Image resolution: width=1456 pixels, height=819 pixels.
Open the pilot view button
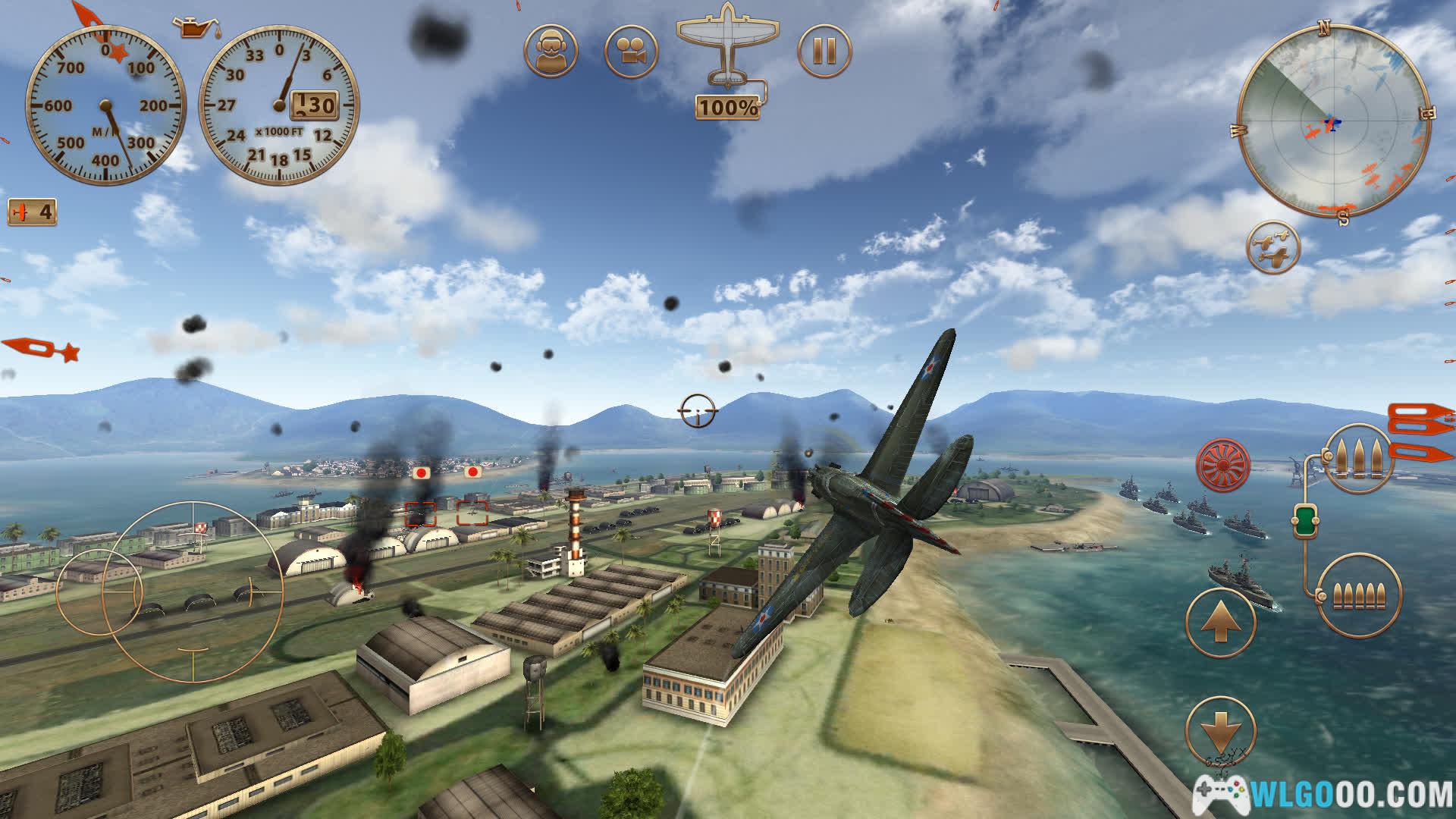point(551,51)
